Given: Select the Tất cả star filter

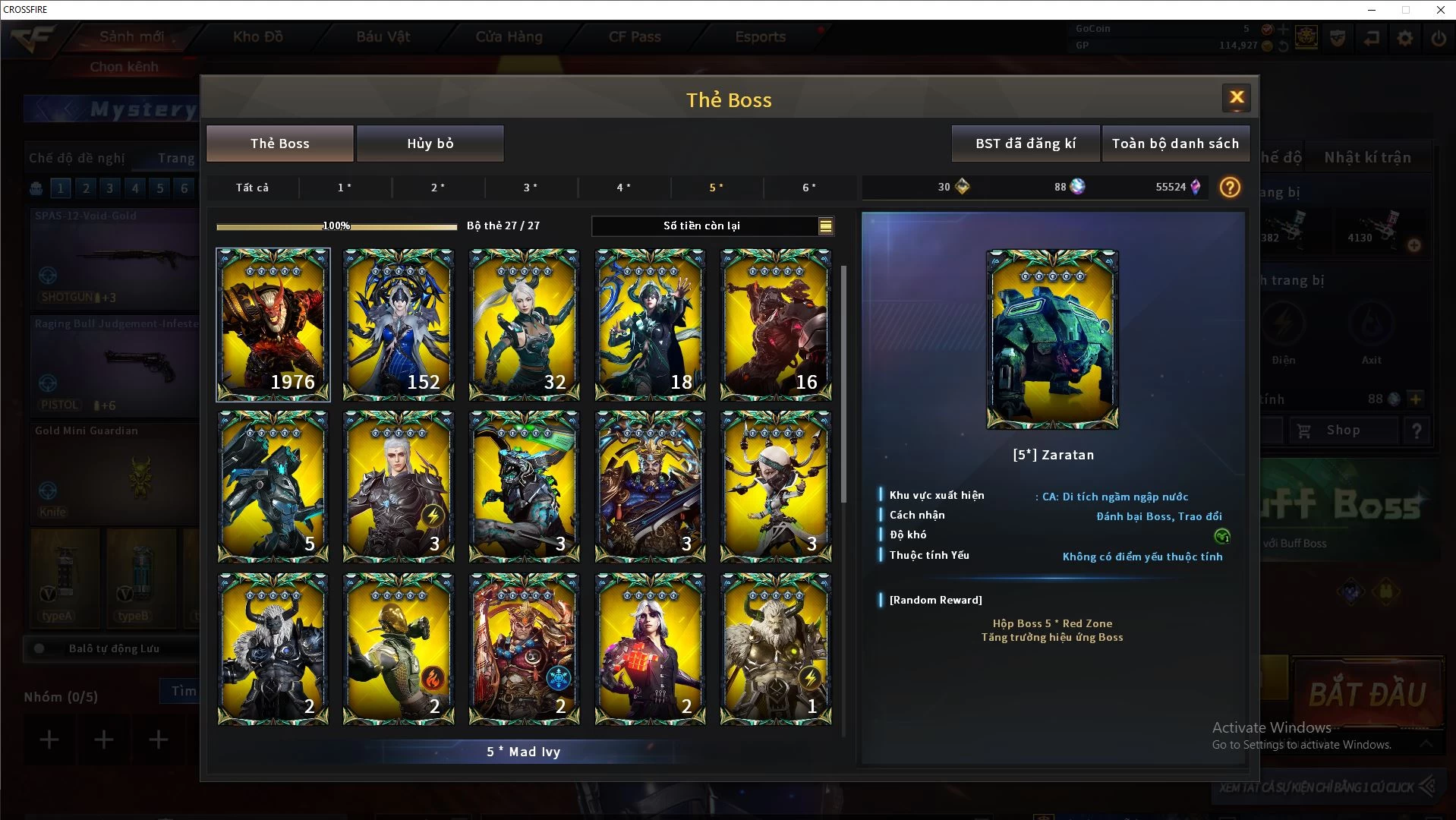Looking at the screenshot, I should click(x=252, y=188).
